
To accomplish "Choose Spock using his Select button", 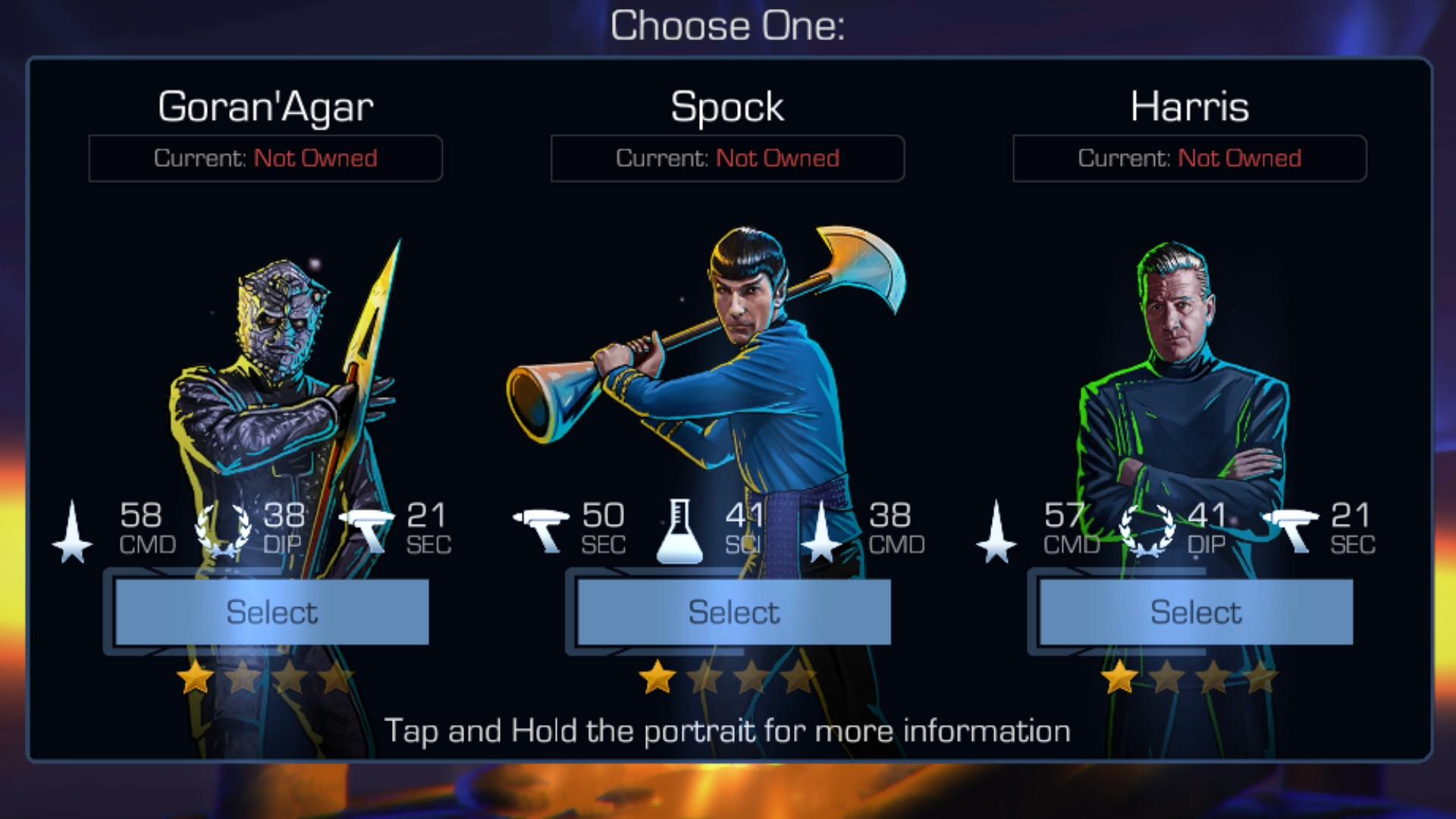I will pyautogui.click(x=733, y=612).
